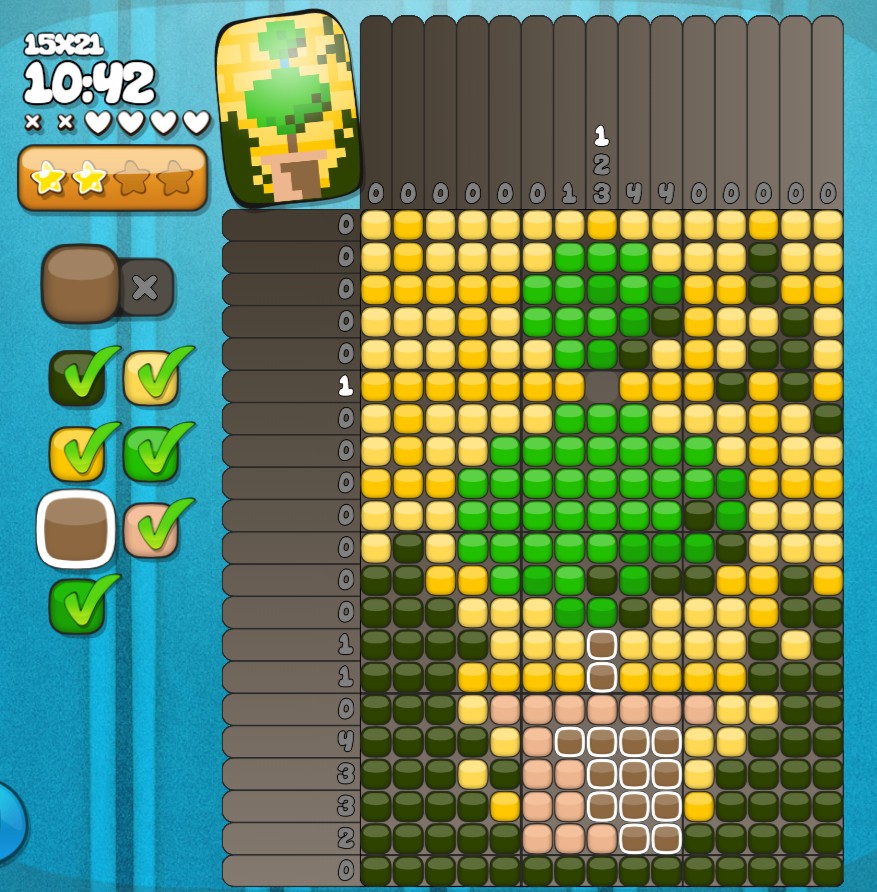Select the brown color swatch
Viewport: 877px width, 892px height.
coord(76,528)
